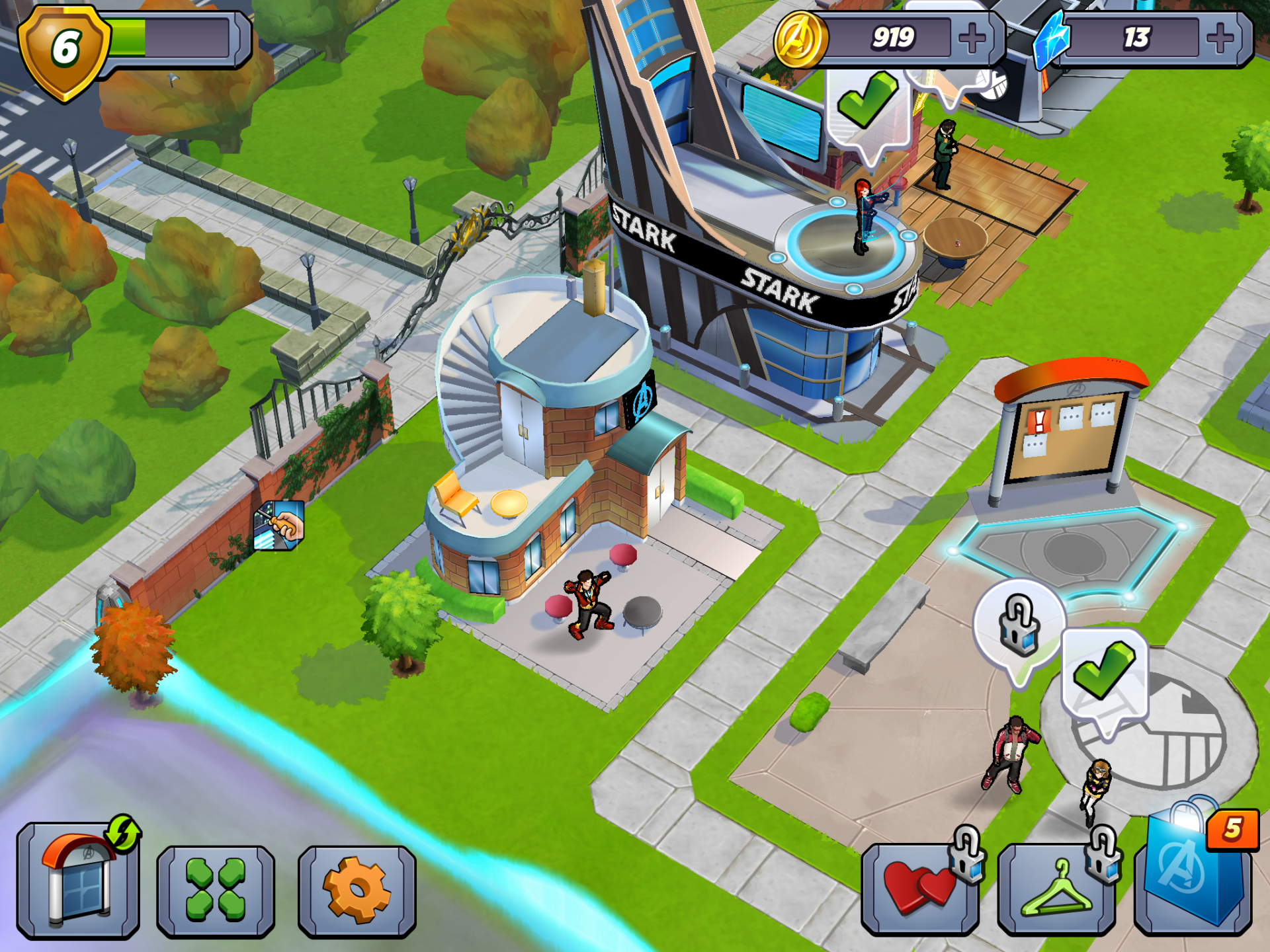Tap the screwdriver repair icon on the wall
The image size is (1270, 952).
tap(279, 526)
